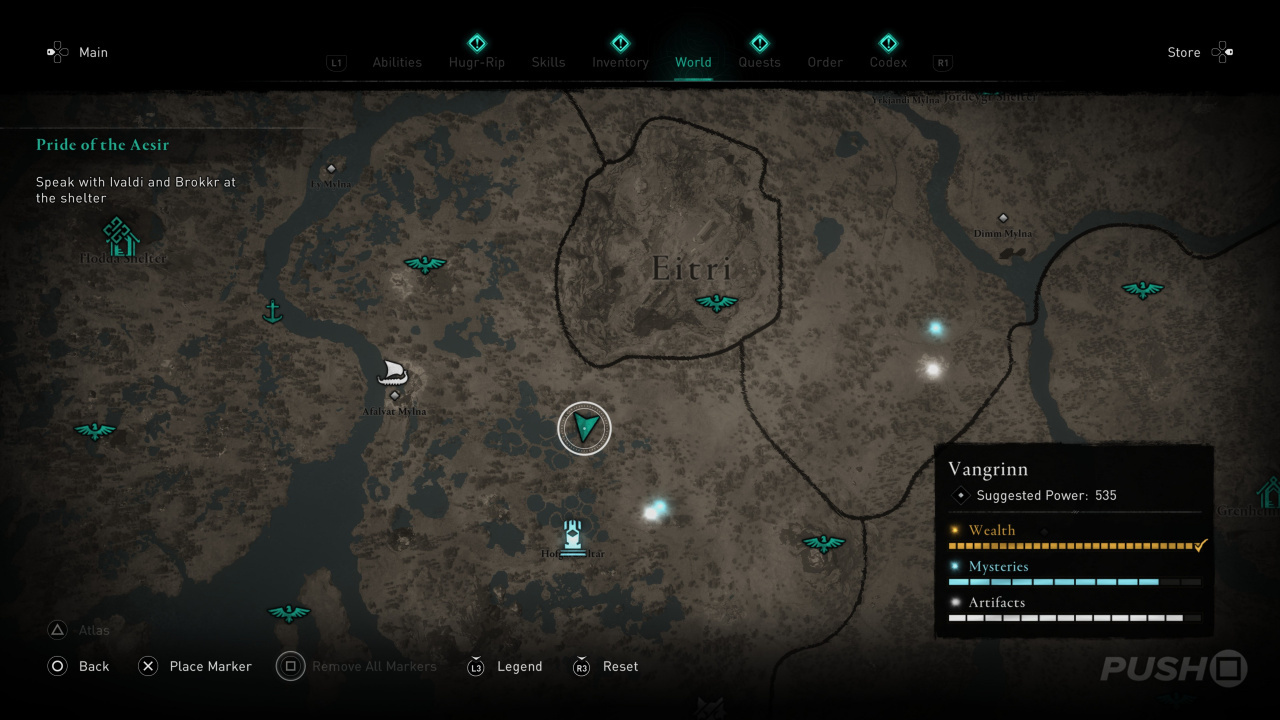This screenshot has width=1280, height=720.
Task: Open the Inventory tab
Action: coord(620,62)
